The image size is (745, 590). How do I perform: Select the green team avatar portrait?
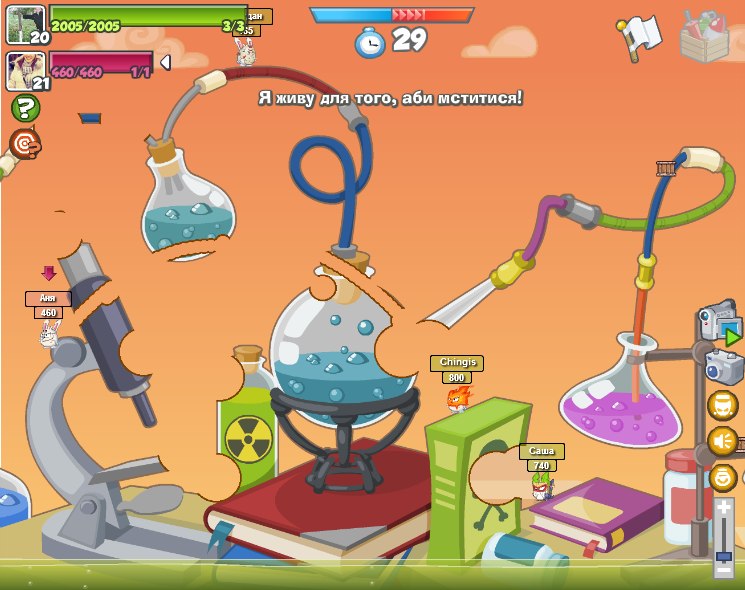(x=24, y=24)
